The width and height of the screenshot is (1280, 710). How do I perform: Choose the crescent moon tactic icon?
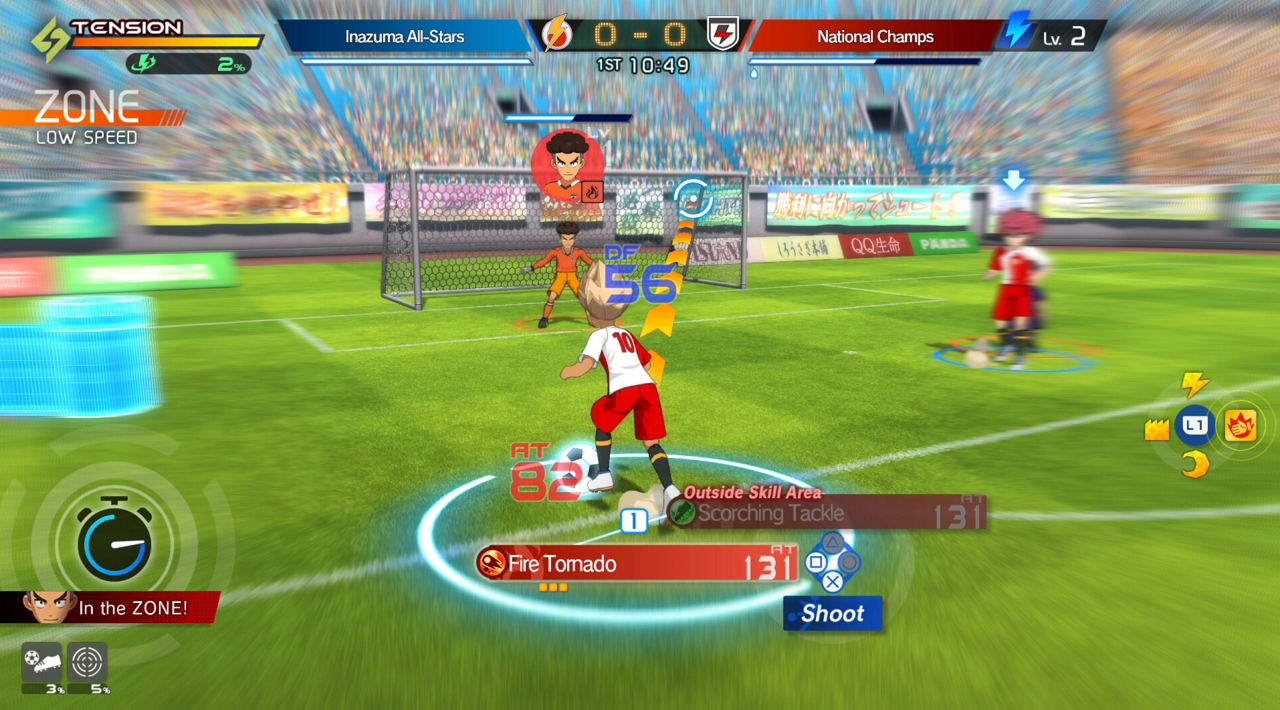(x=1194, y=465)
